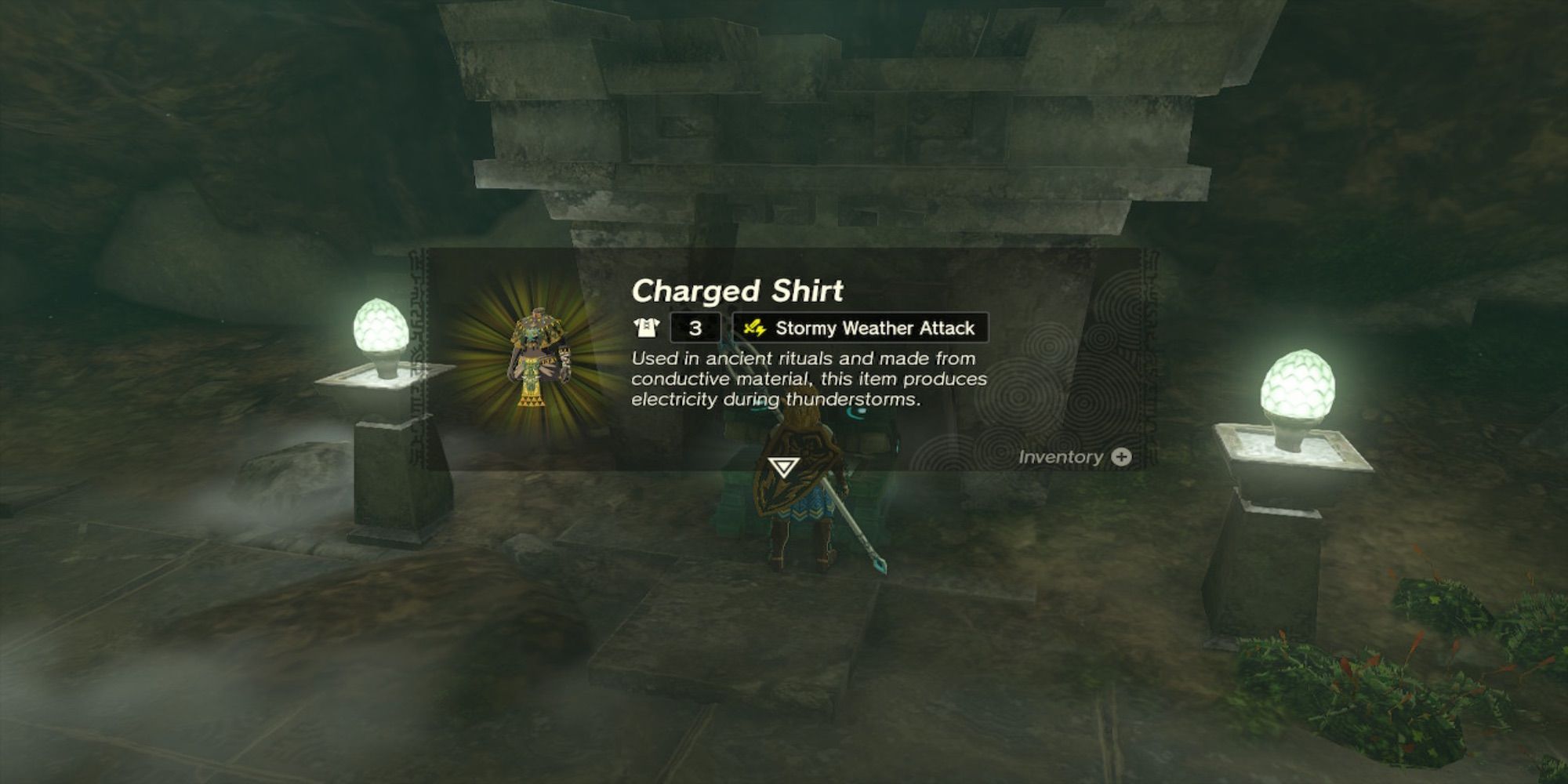Select the Stormy Weather Attack sword-and-lightning icon

pos(756,328)
